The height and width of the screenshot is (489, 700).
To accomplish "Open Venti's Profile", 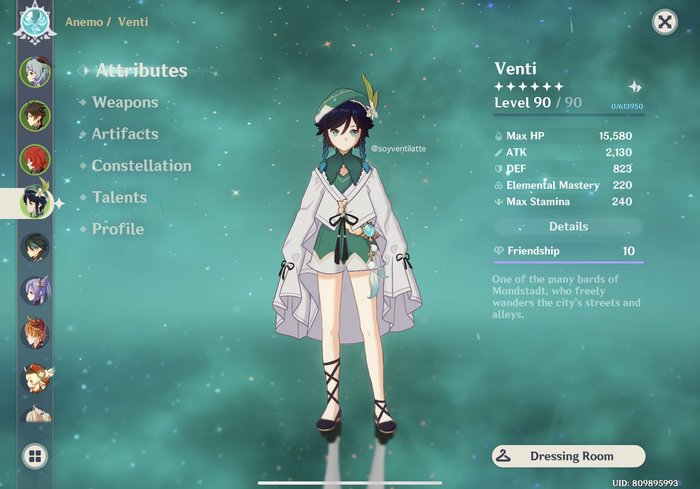I will tap(118, 229).
